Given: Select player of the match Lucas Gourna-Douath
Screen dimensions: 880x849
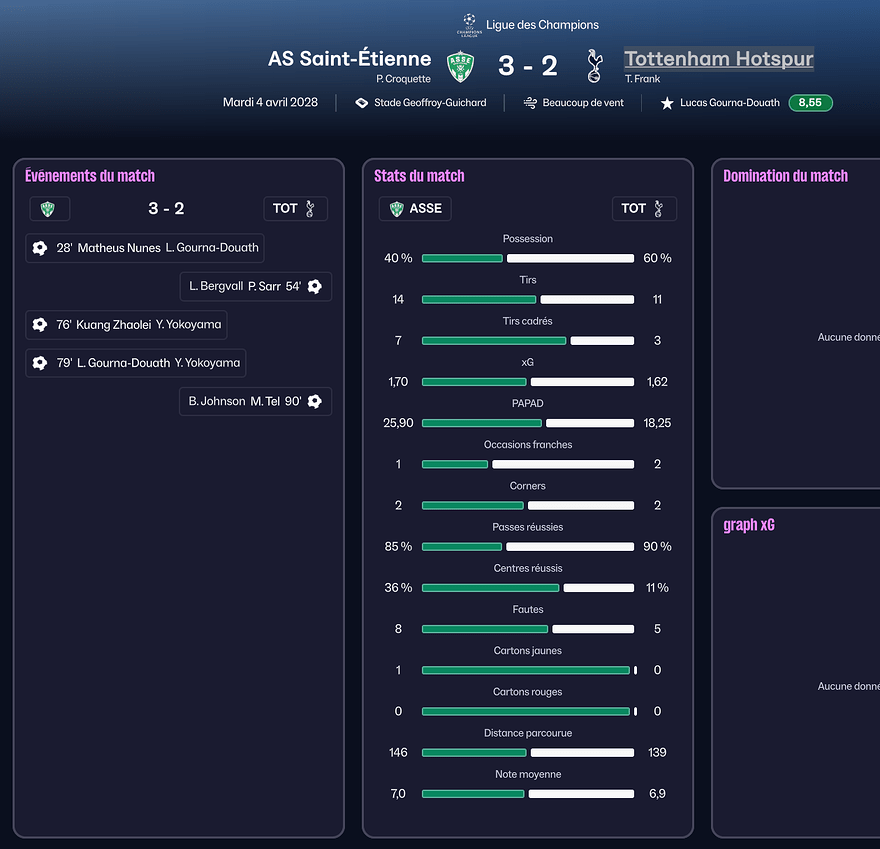Looking at the screenshot, I should click(729, 103).
